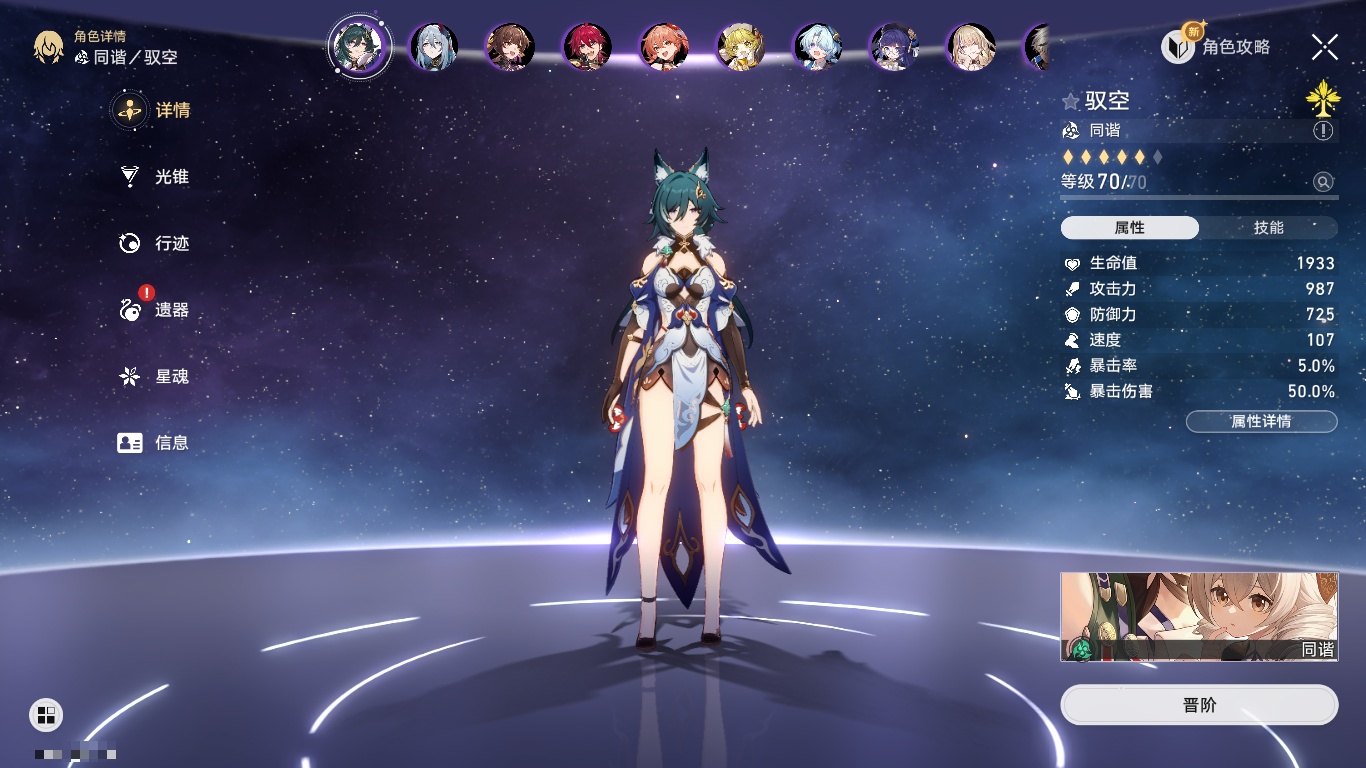1366x768 pixels.
Task: Close the character details screen
Action: point(1325,46)
